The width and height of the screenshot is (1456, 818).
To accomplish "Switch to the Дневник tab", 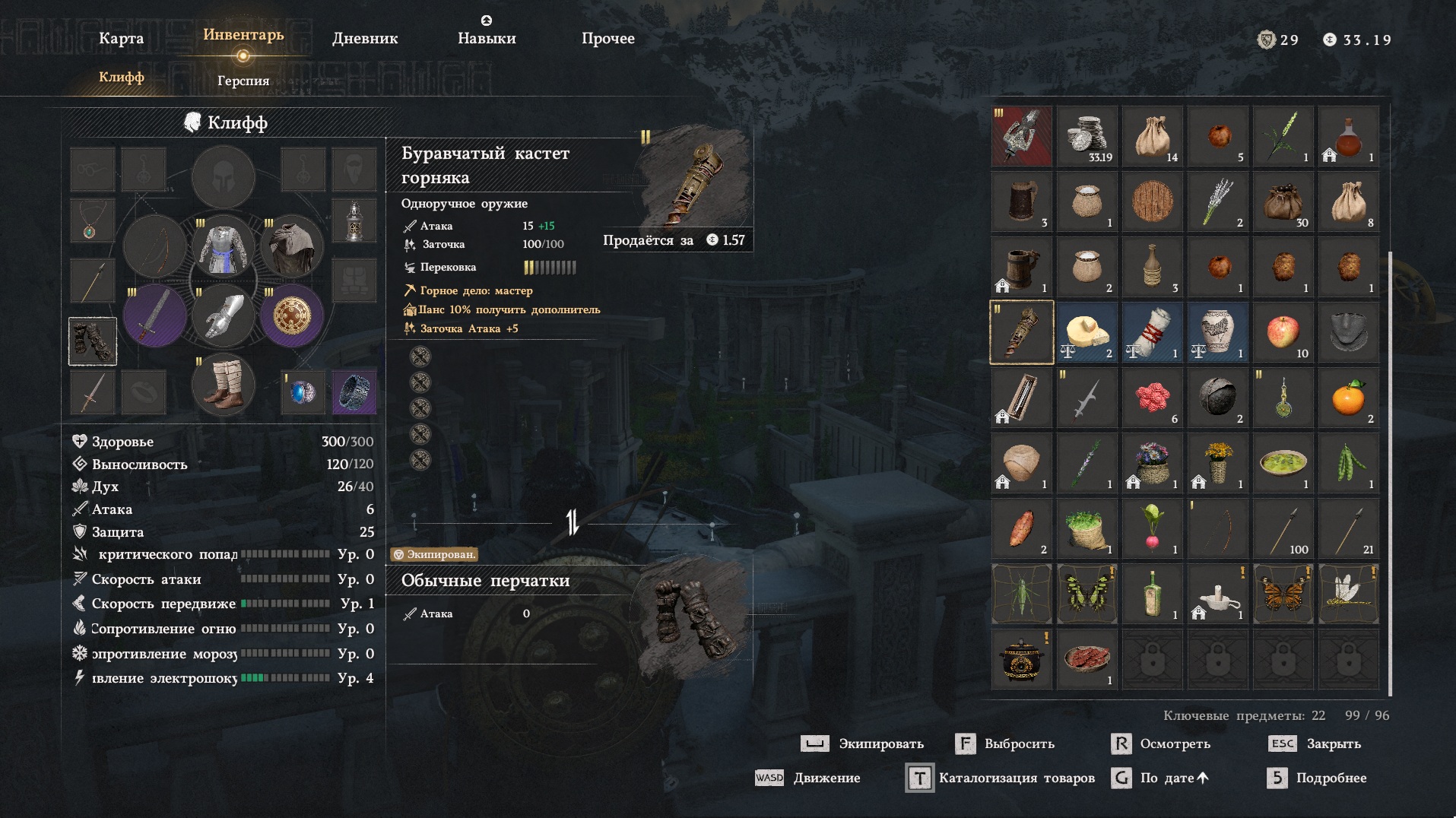I will (365, 39).
